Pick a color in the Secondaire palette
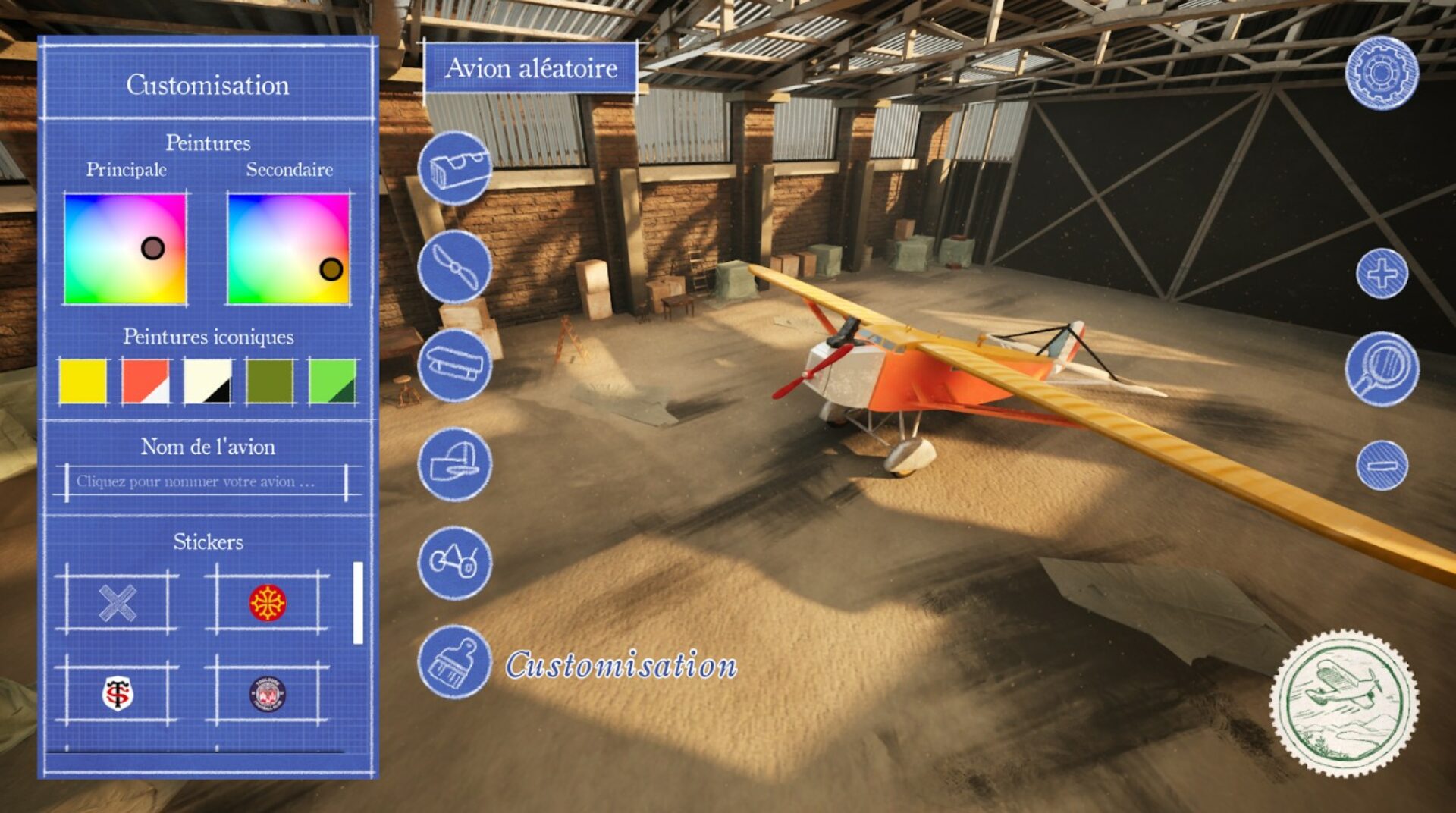Image resolution: width=1456 pixels, height=813 pixels. click(288, 249)
